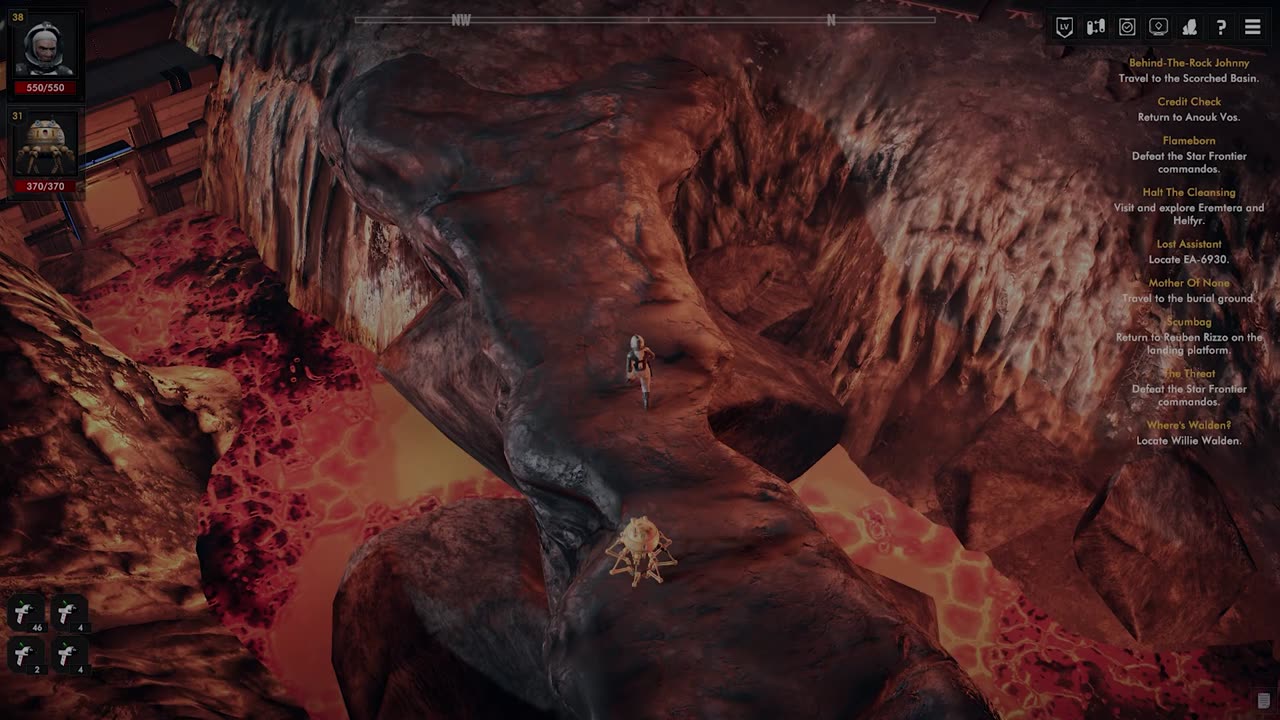Open the level-up shield icon menu
The width and height of the screenshot is (1280, 720).
pos(1064,27)
